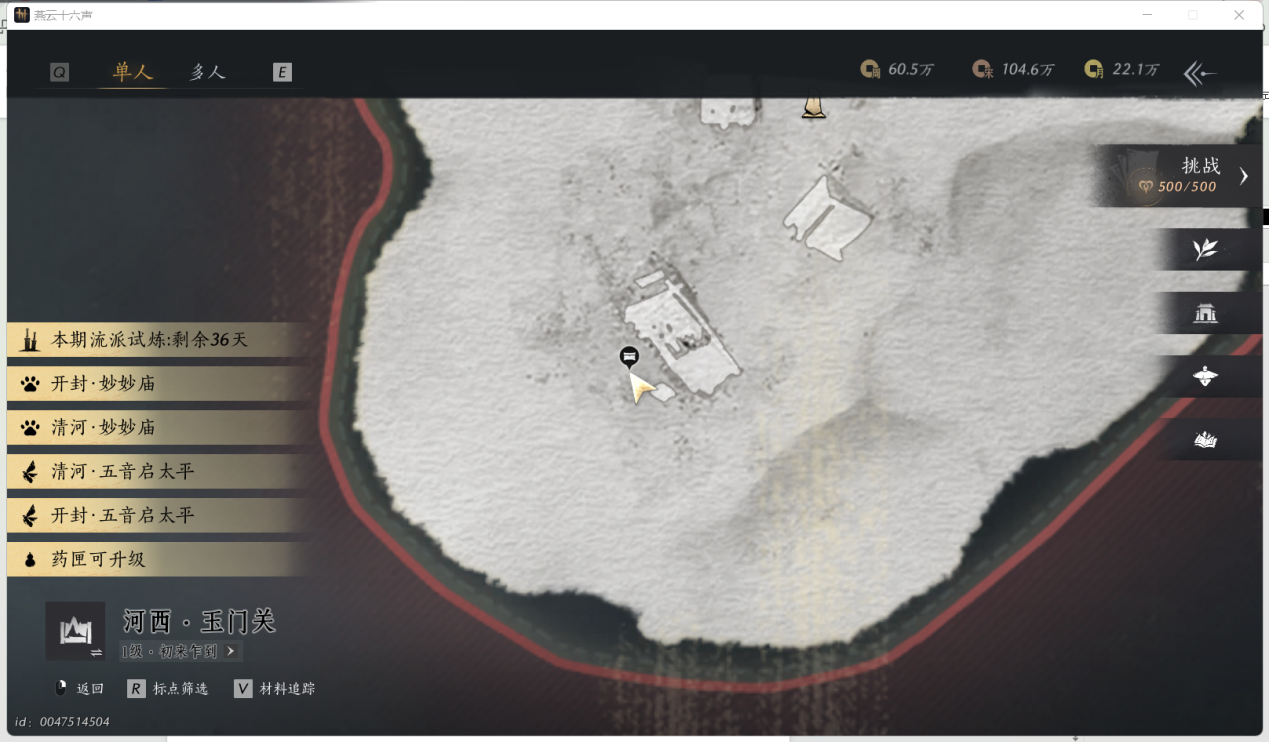Screen dimensions: 1269x742
Task: Click the lantern-shaped icon button
Action: (x=1206, y=377)
